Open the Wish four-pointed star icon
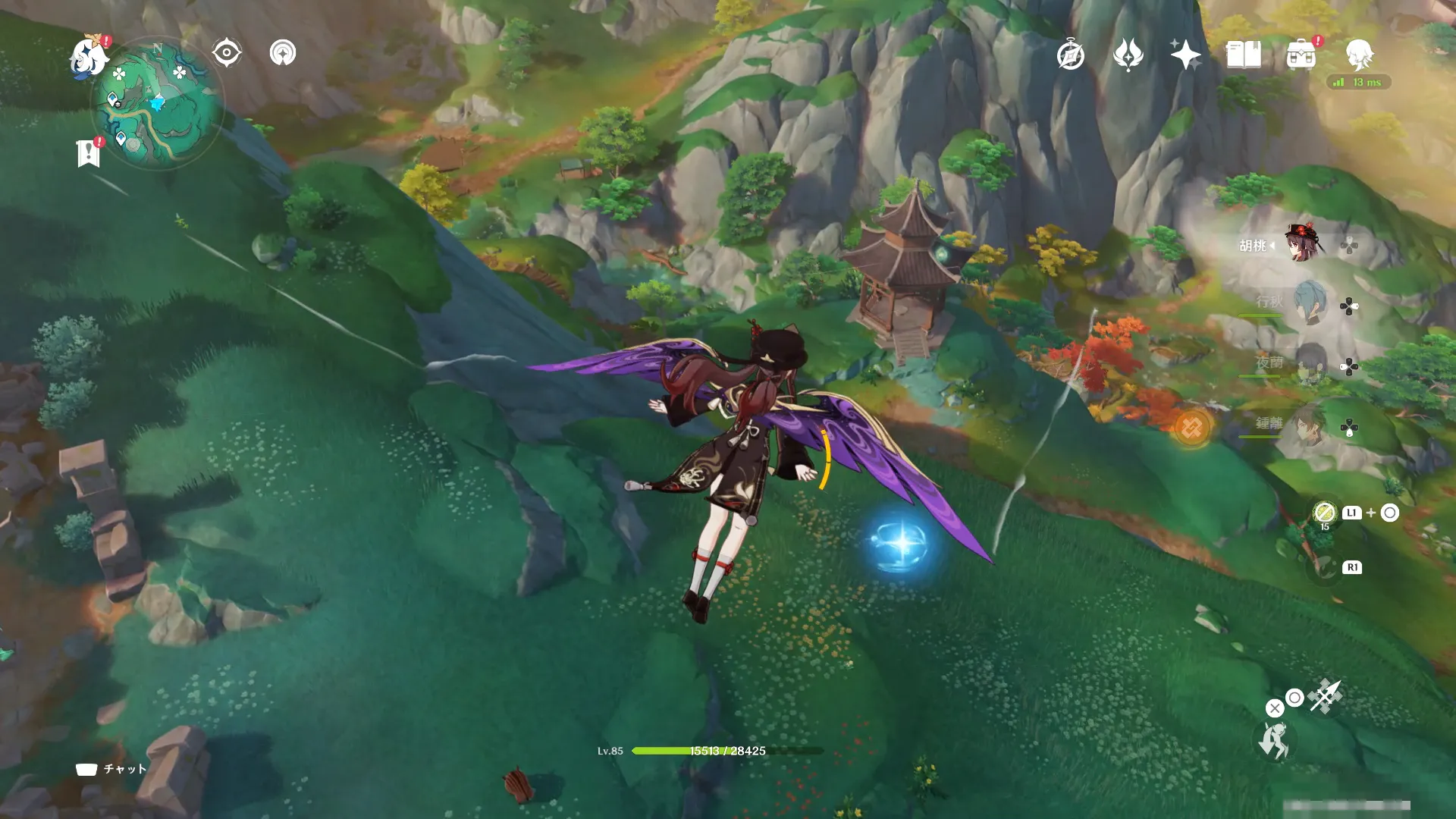The image size is (1456, 819). (x=1185, y=55)
